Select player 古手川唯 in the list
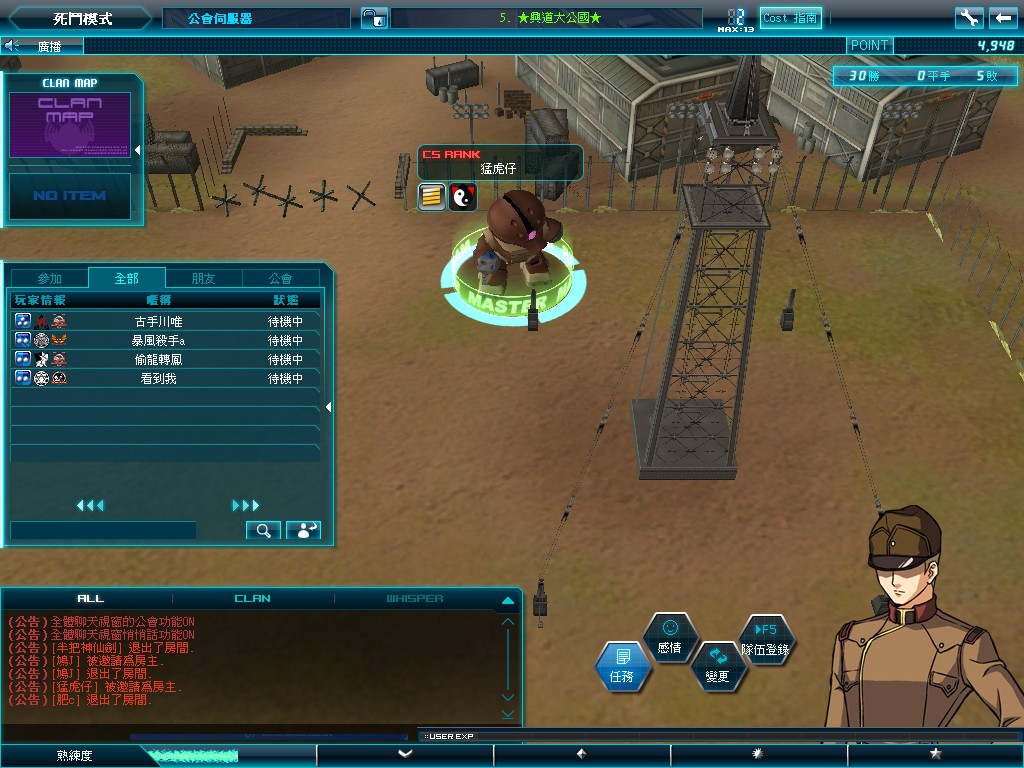This screenshot has width=1024, height=768. (160, 322)
